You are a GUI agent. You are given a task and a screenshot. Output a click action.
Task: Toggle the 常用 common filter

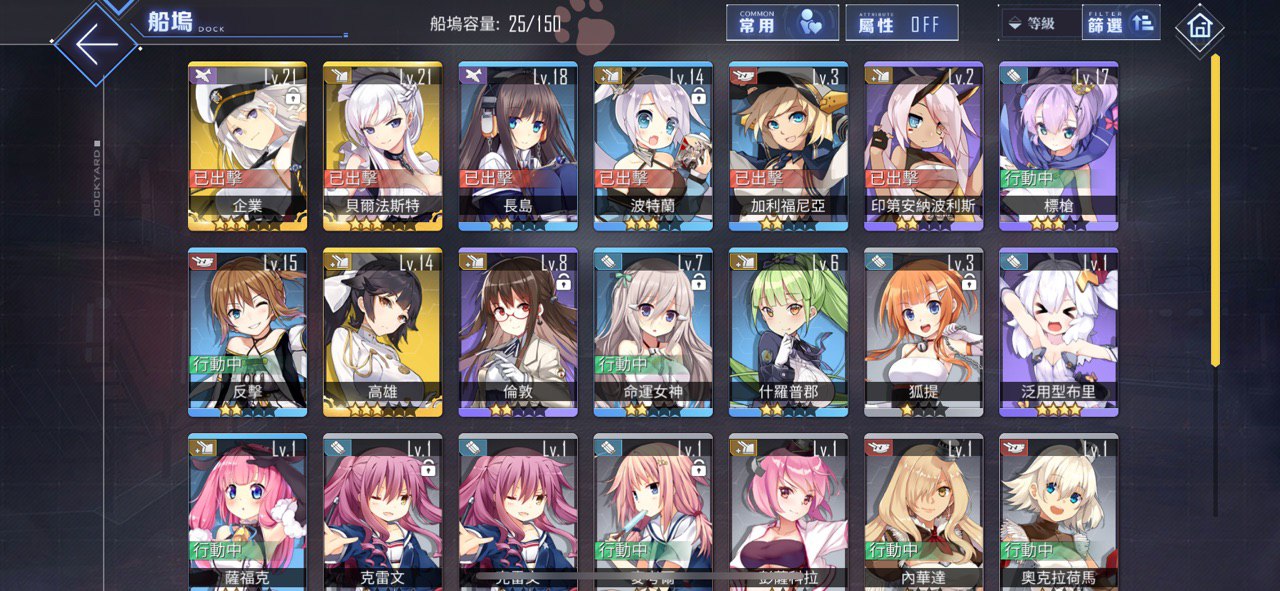(782, 23)
